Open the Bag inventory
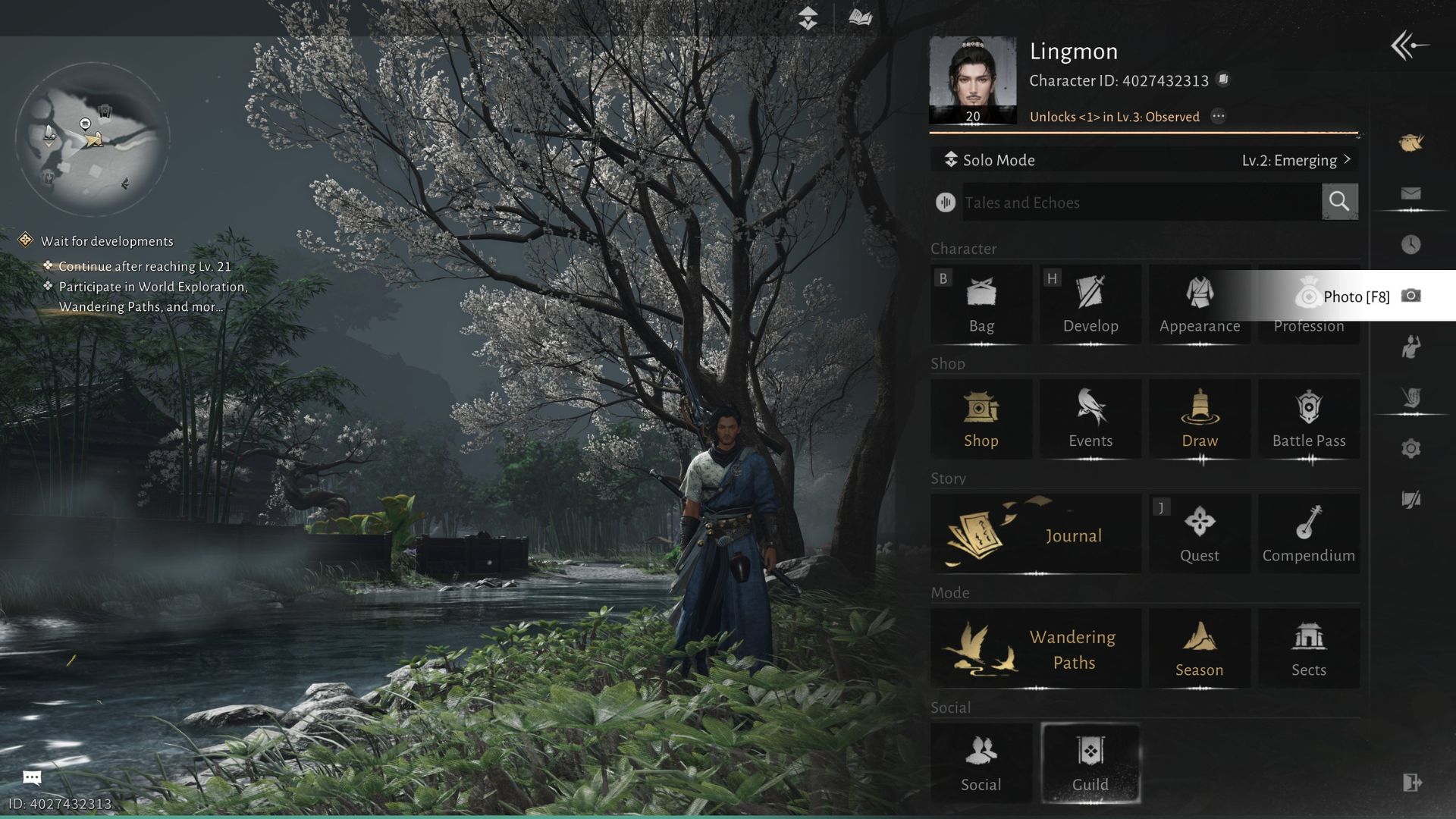 981,303
